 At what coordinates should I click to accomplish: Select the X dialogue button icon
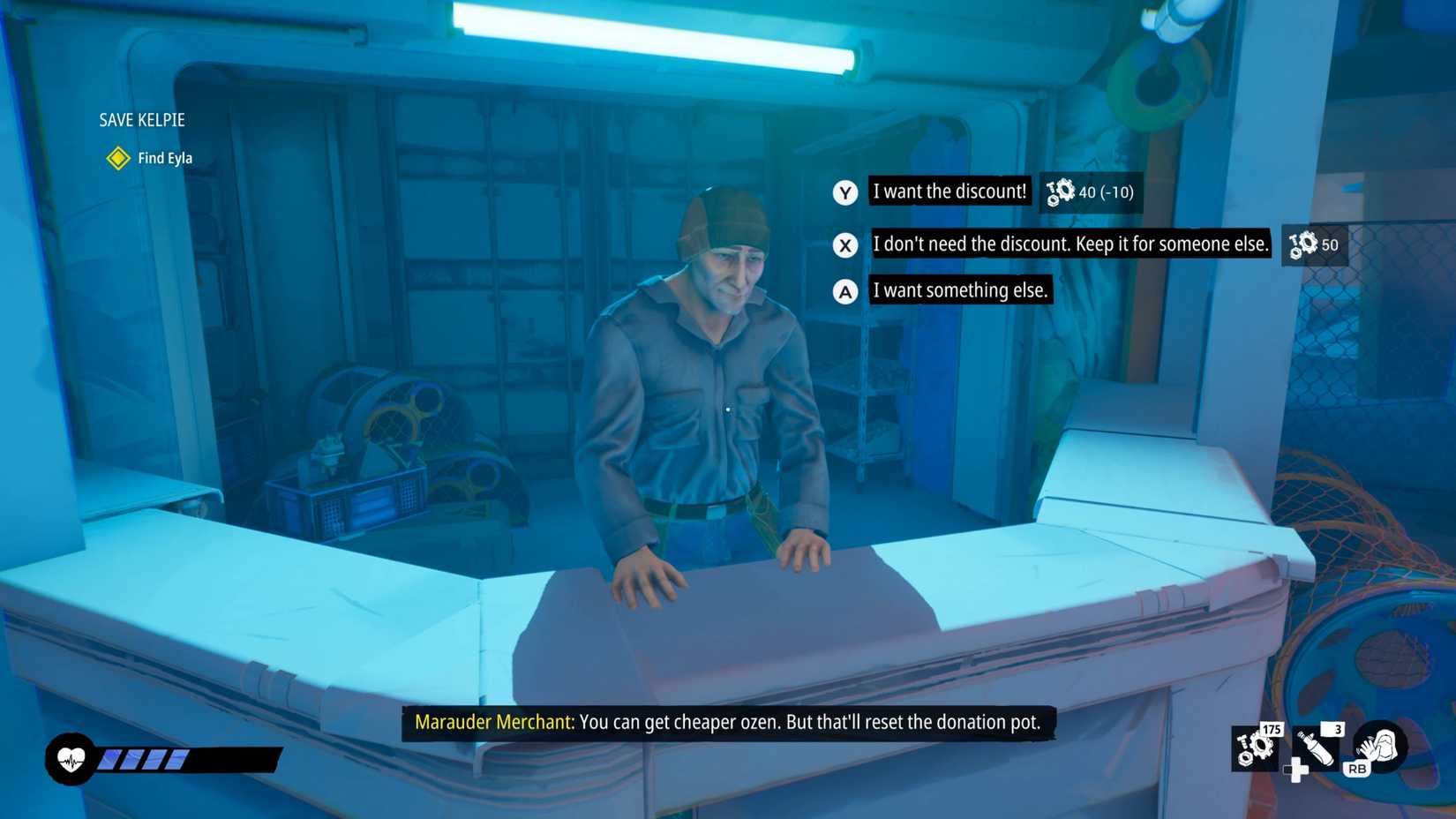pos(844,245)
